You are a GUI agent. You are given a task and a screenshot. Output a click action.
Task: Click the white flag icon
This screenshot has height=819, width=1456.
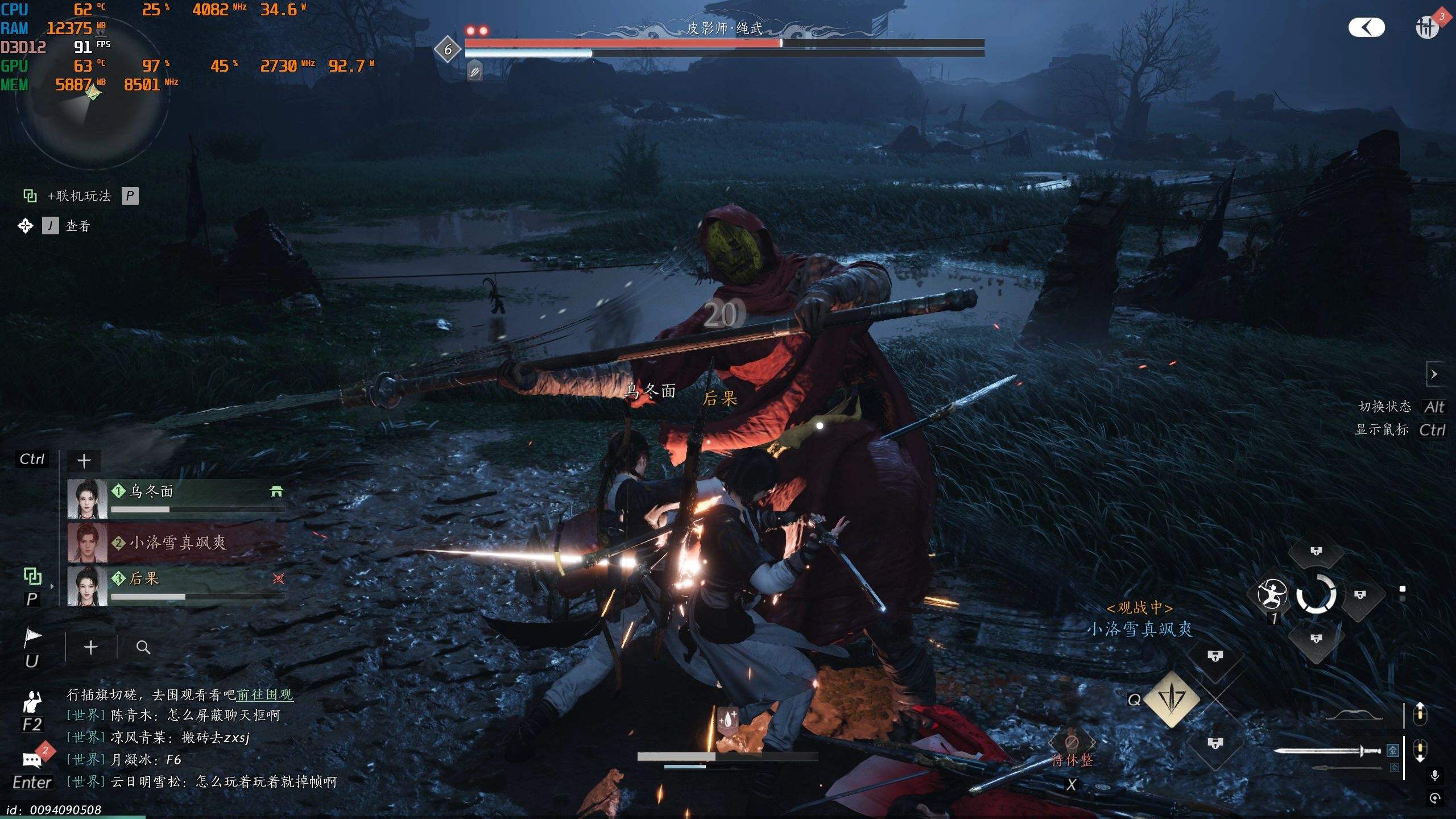32,638
